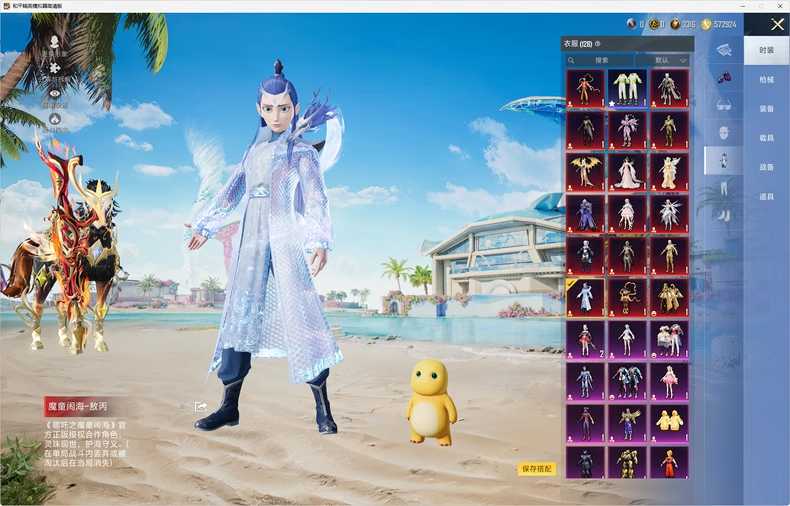790x506 pixels.
Task: Choose the pink dress outfit thumbnail
Action: click(x=670, y=380)
